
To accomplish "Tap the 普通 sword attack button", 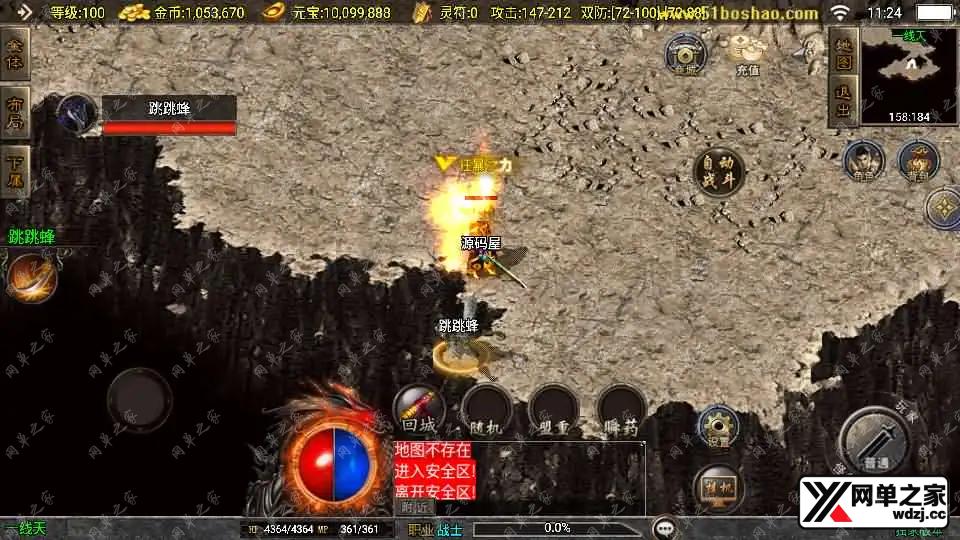I will [875, 440].
